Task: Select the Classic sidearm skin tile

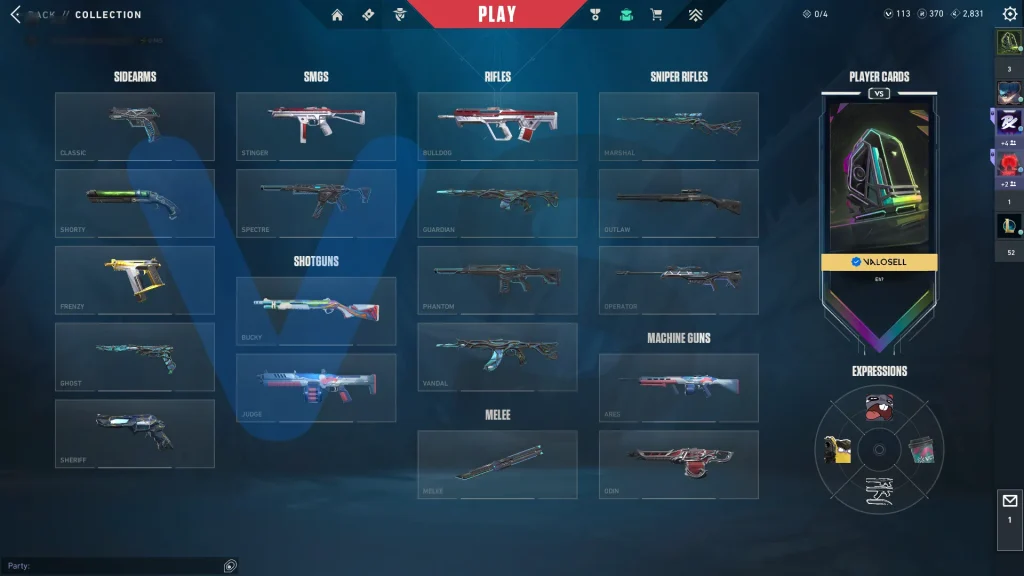Action: [x=135, y=126]
